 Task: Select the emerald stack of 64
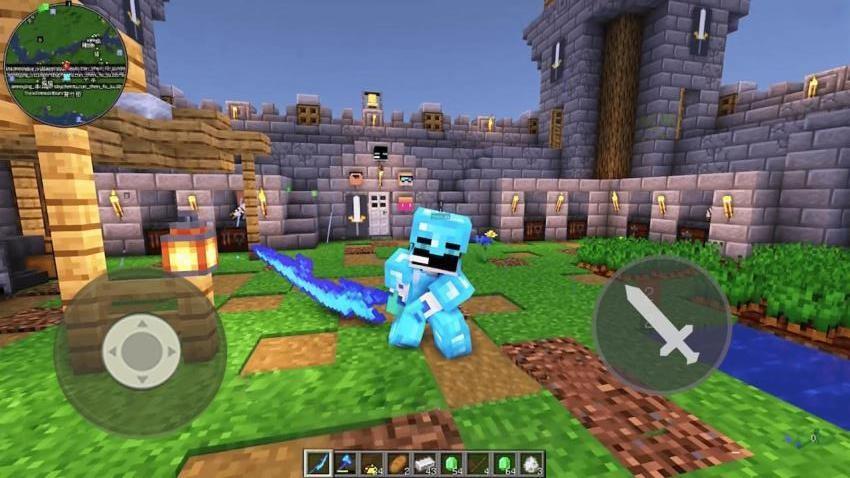click(504, 462)
